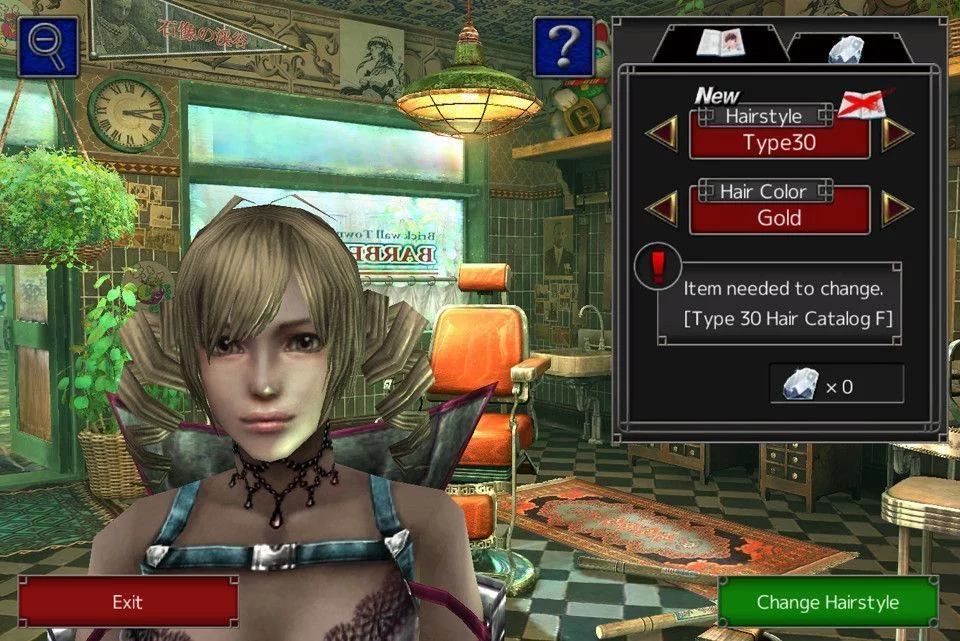Click the red Exit button
The image size is (960, 641).
coord(128,602)
